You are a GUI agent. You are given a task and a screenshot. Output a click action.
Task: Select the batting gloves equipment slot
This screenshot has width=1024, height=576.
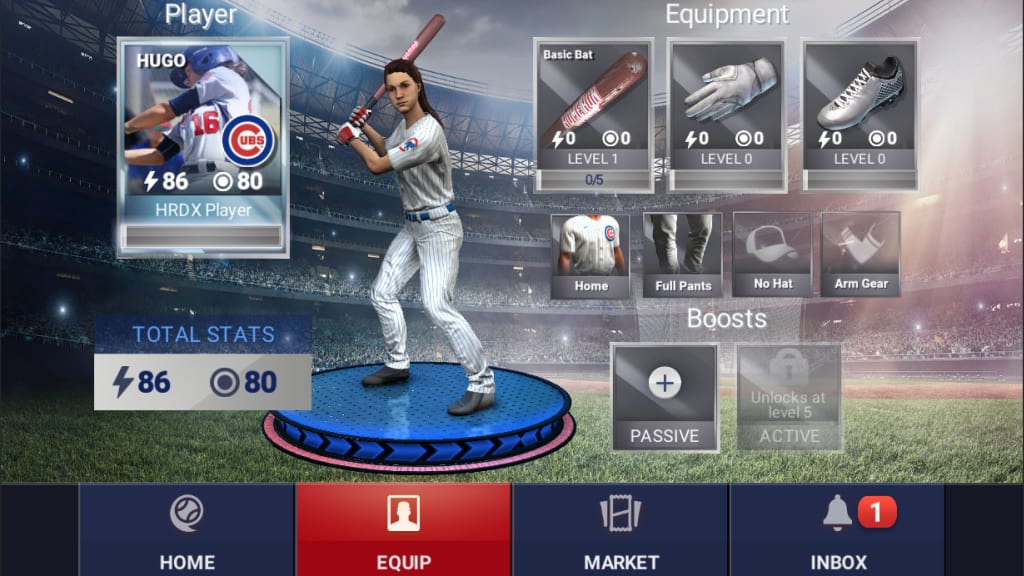pos(728,114)
